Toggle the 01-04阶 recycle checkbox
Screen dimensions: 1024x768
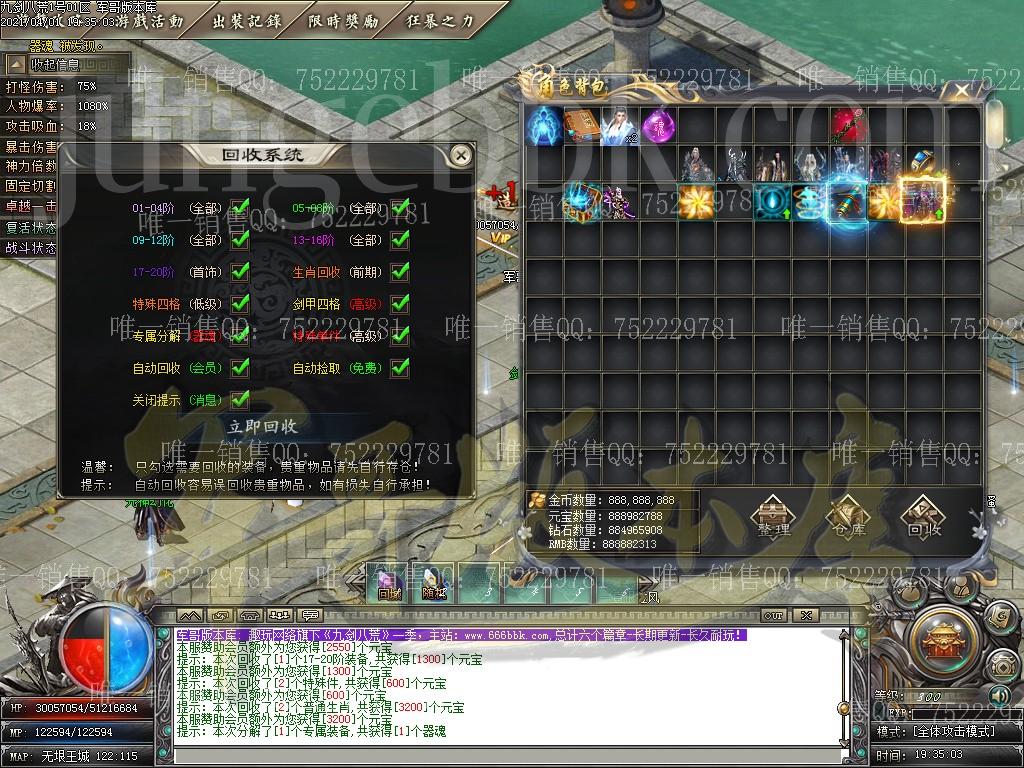(x=240, y=210)
